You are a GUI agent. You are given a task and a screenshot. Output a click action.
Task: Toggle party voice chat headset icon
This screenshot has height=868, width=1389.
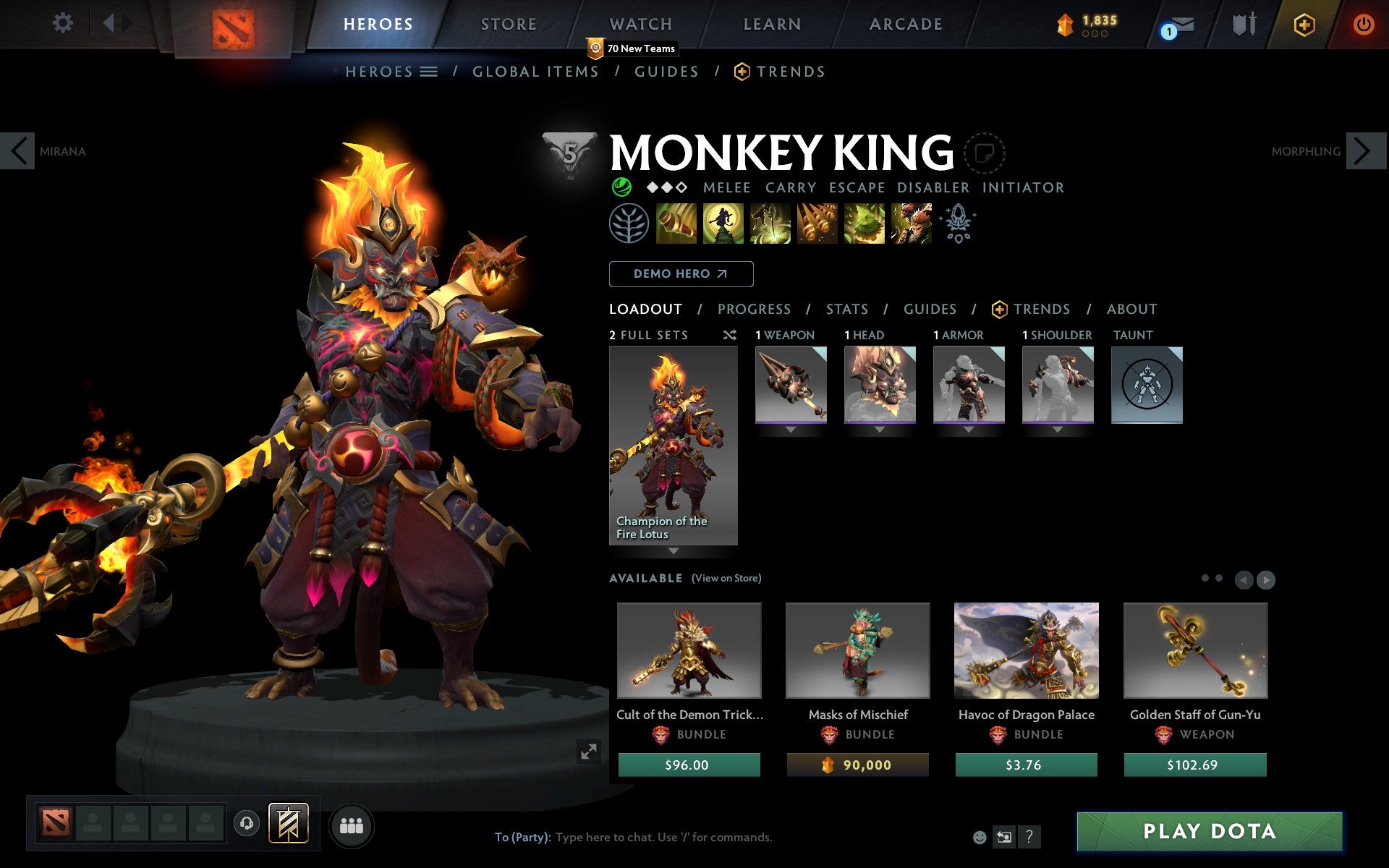247,823
